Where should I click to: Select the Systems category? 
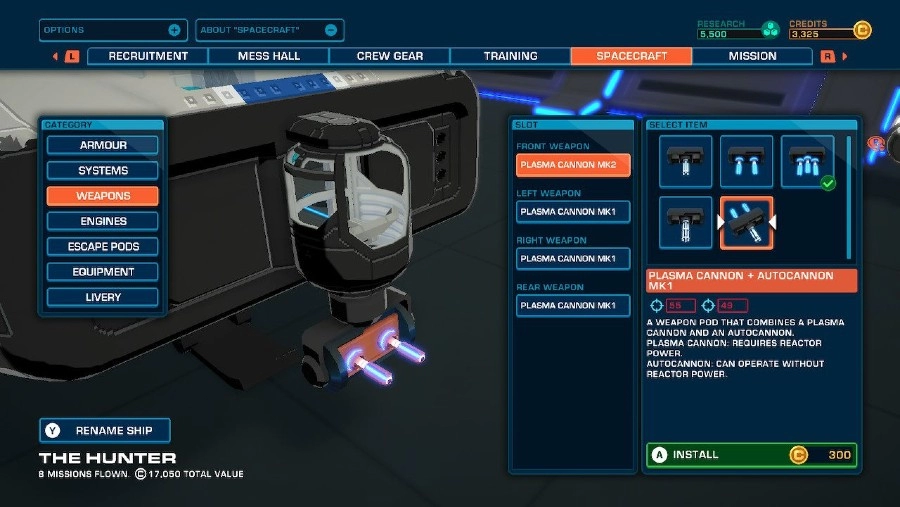103,171
